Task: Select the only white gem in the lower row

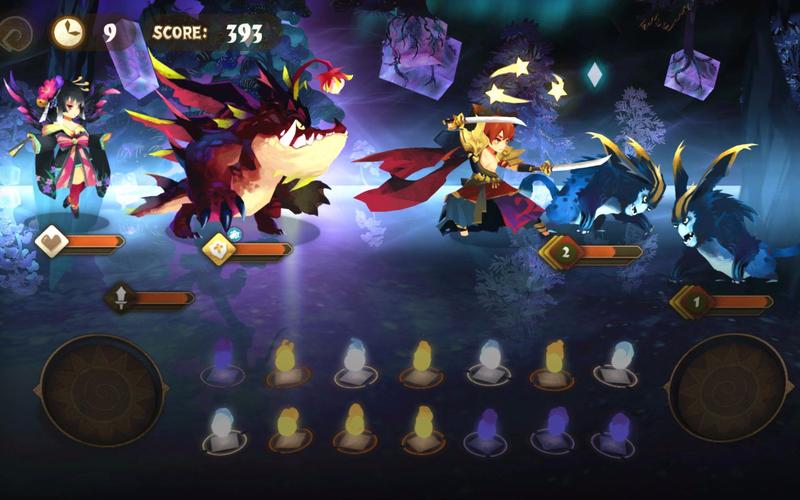Action: pos(222,427)
